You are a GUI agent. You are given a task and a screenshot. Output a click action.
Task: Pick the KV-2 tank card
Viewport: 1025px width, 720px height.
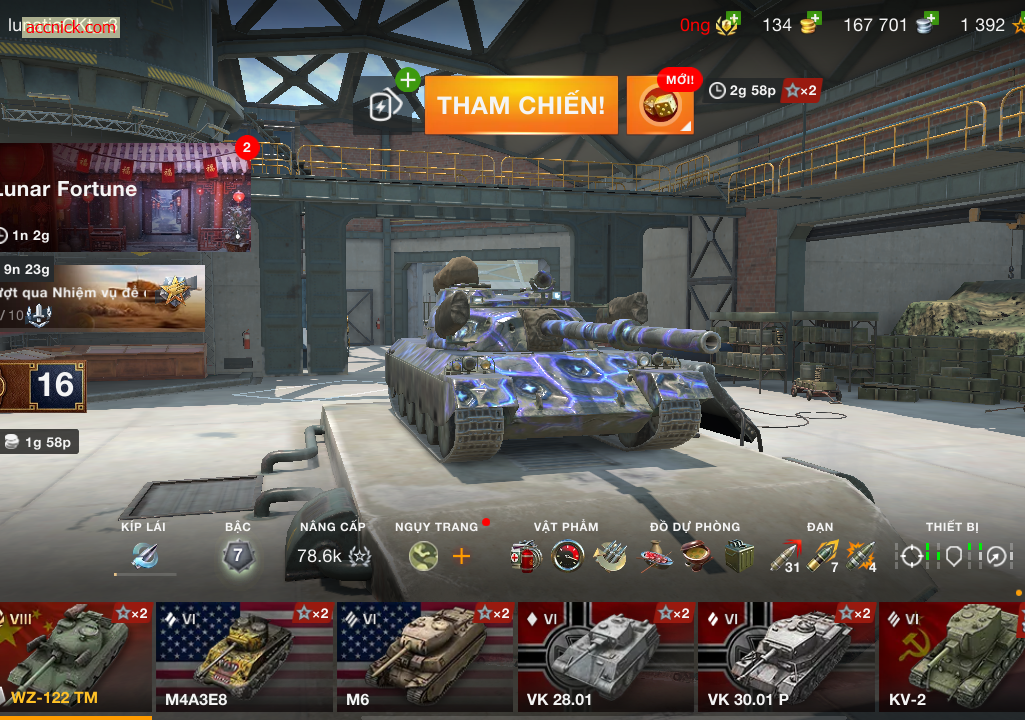pos(952,656)
